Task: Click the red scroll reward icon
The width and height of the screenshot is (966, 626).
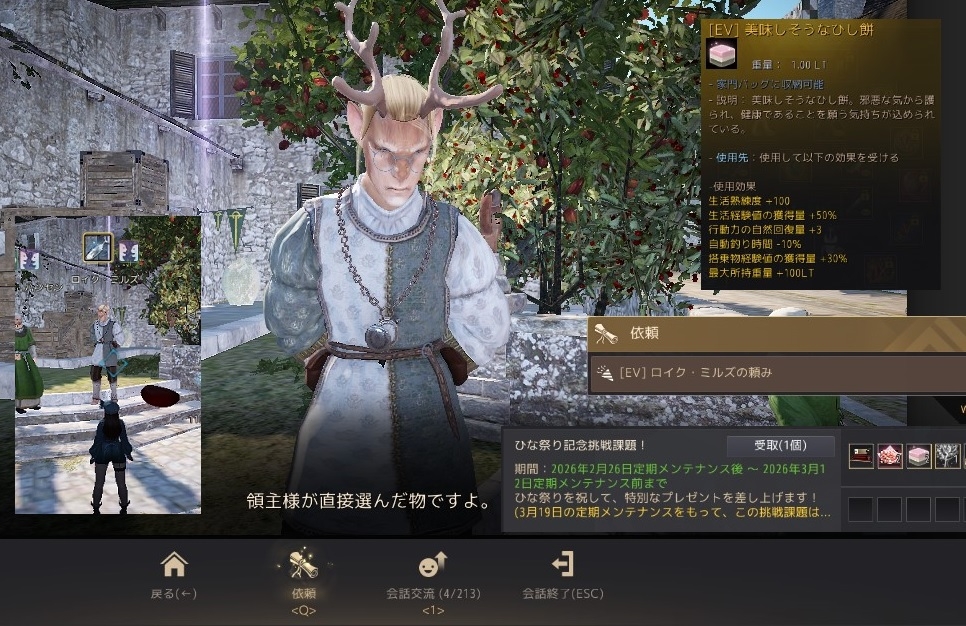Action: click(x=862, y=456)
